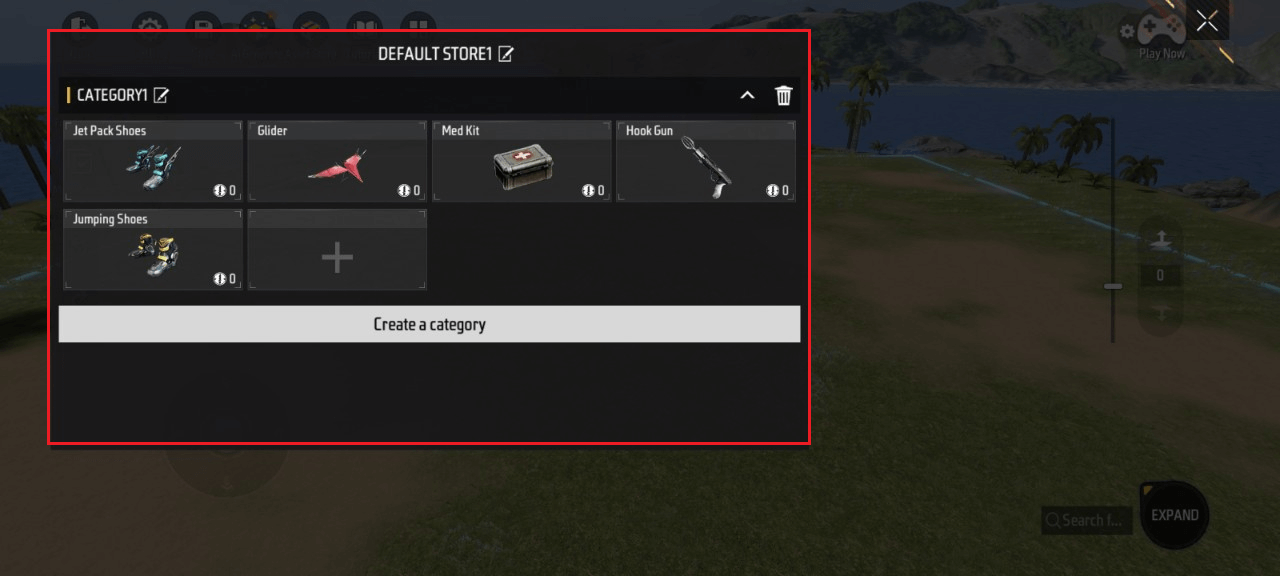
Task: Choose the Glider store item
Action: pyautogui.click(x=337, y=162)
